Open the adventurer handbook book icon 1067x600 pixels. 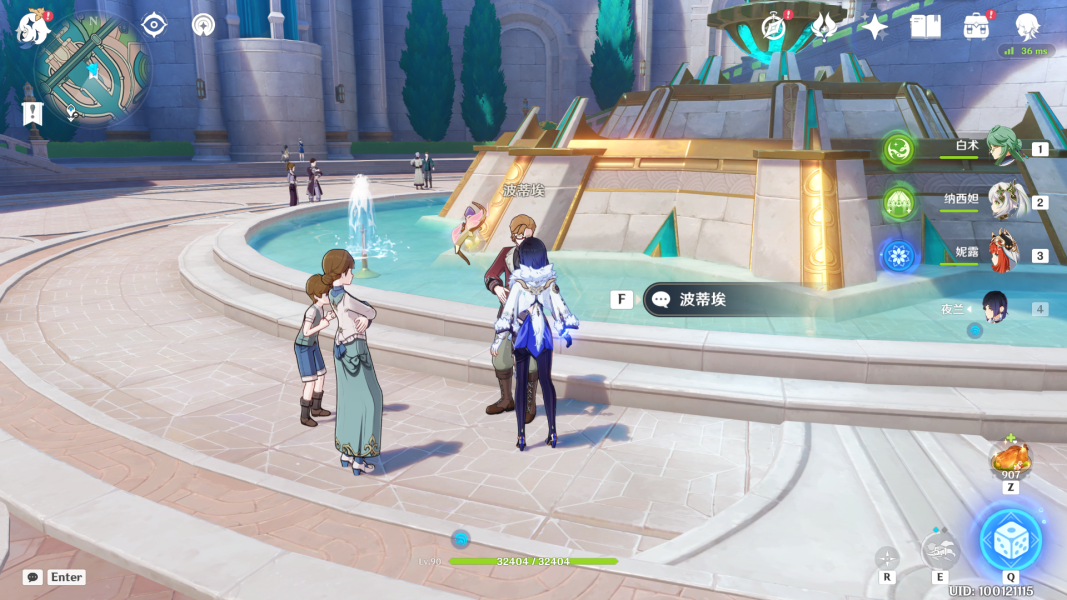925,26
